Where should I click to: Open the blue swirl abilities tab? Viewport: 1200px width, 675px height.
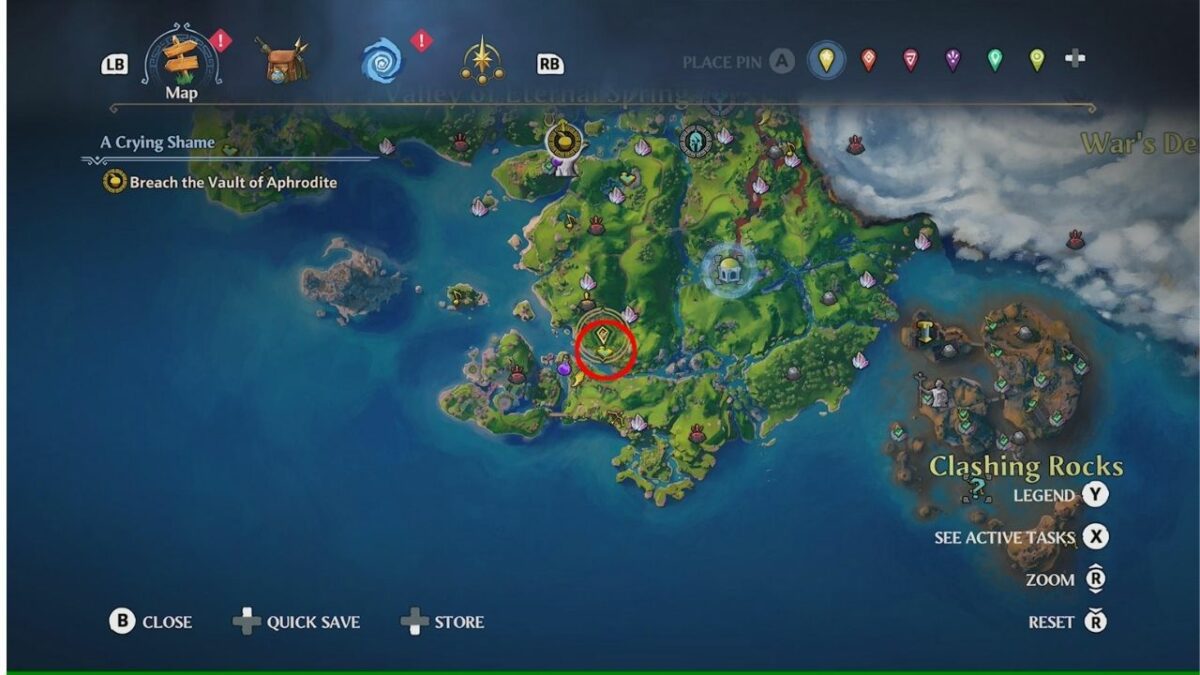(381, 62)
